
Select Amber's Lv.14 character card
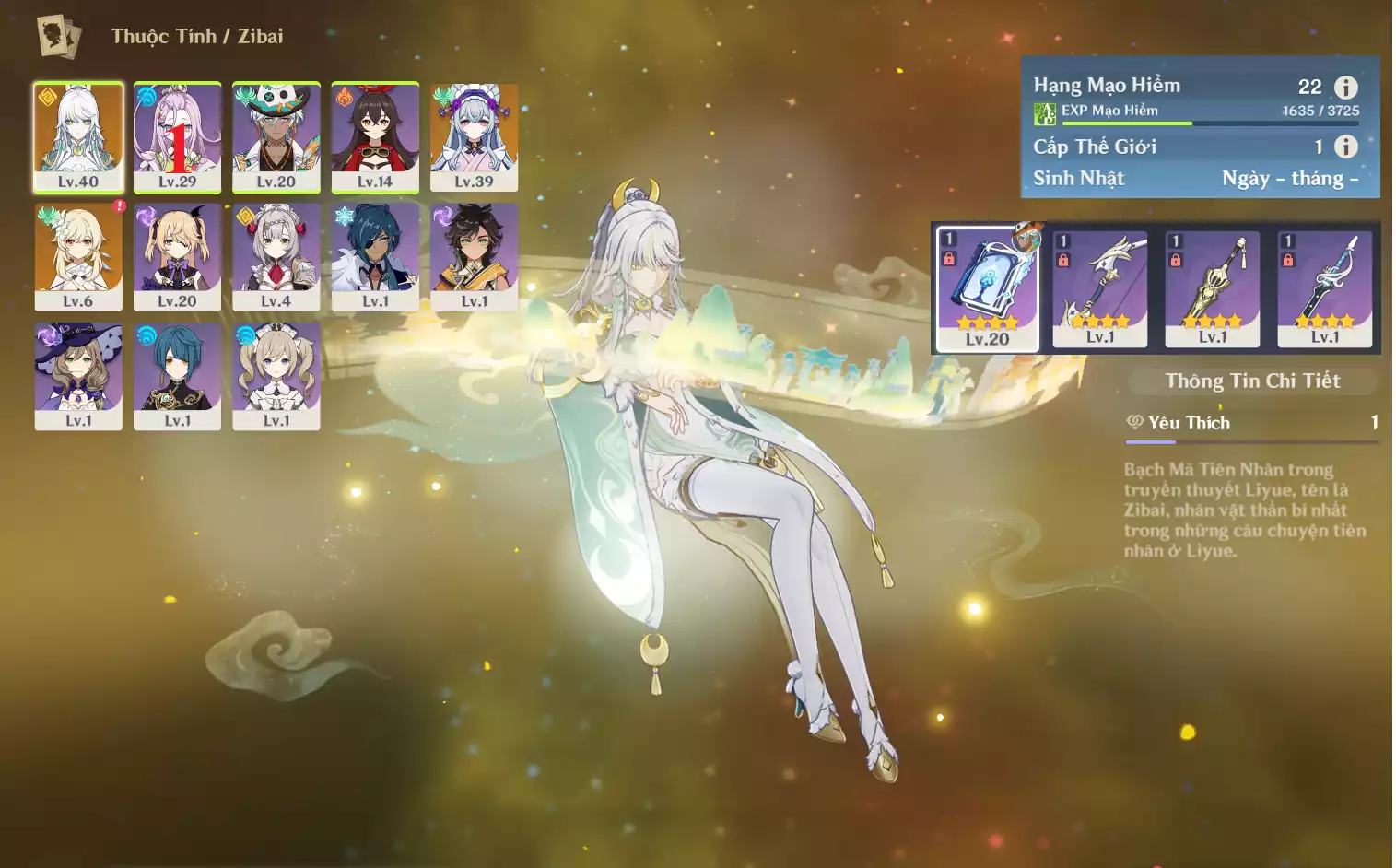click(375, 136)
